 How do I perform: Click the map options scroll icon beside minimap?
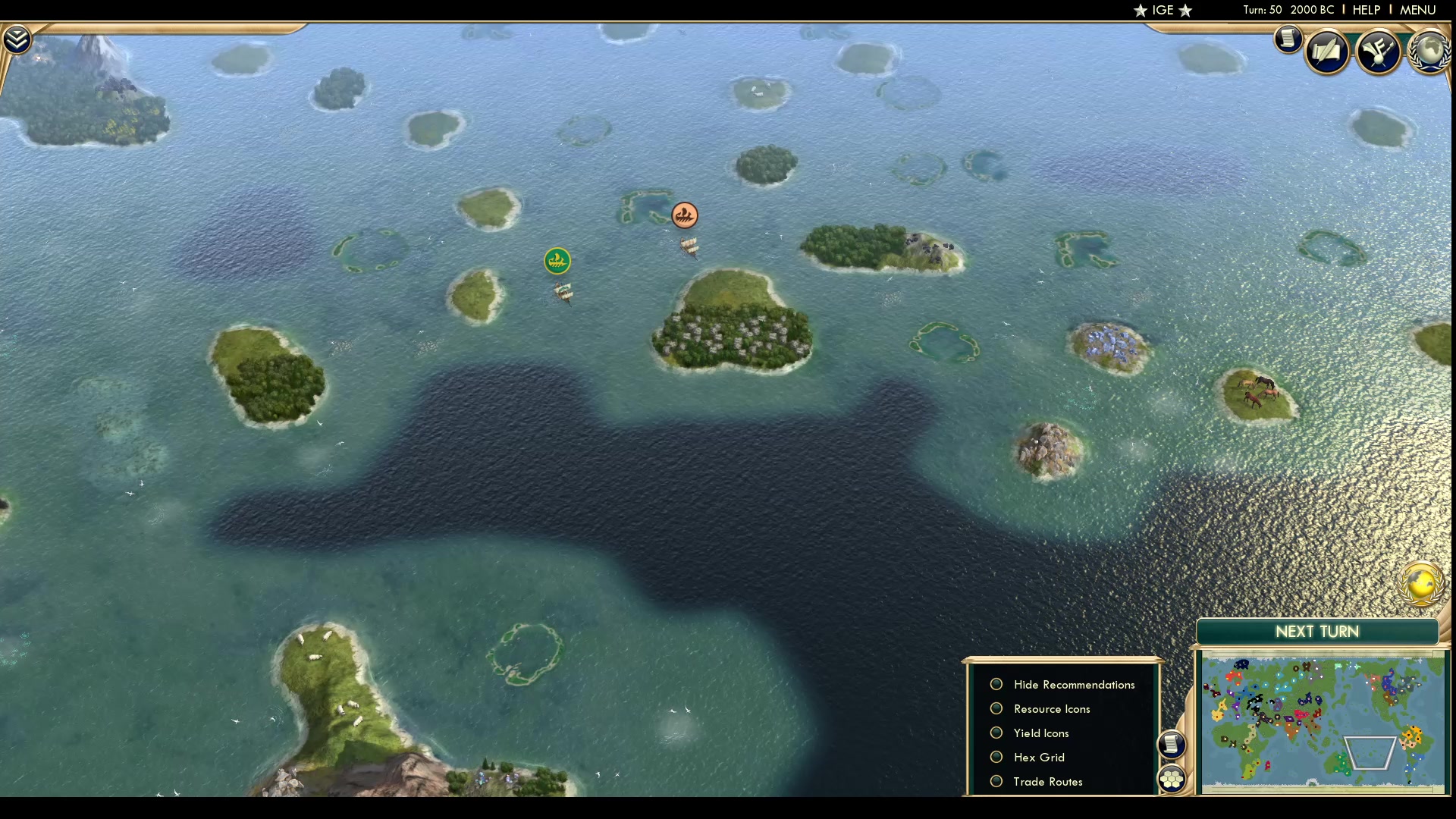[x=1172, y=745]
